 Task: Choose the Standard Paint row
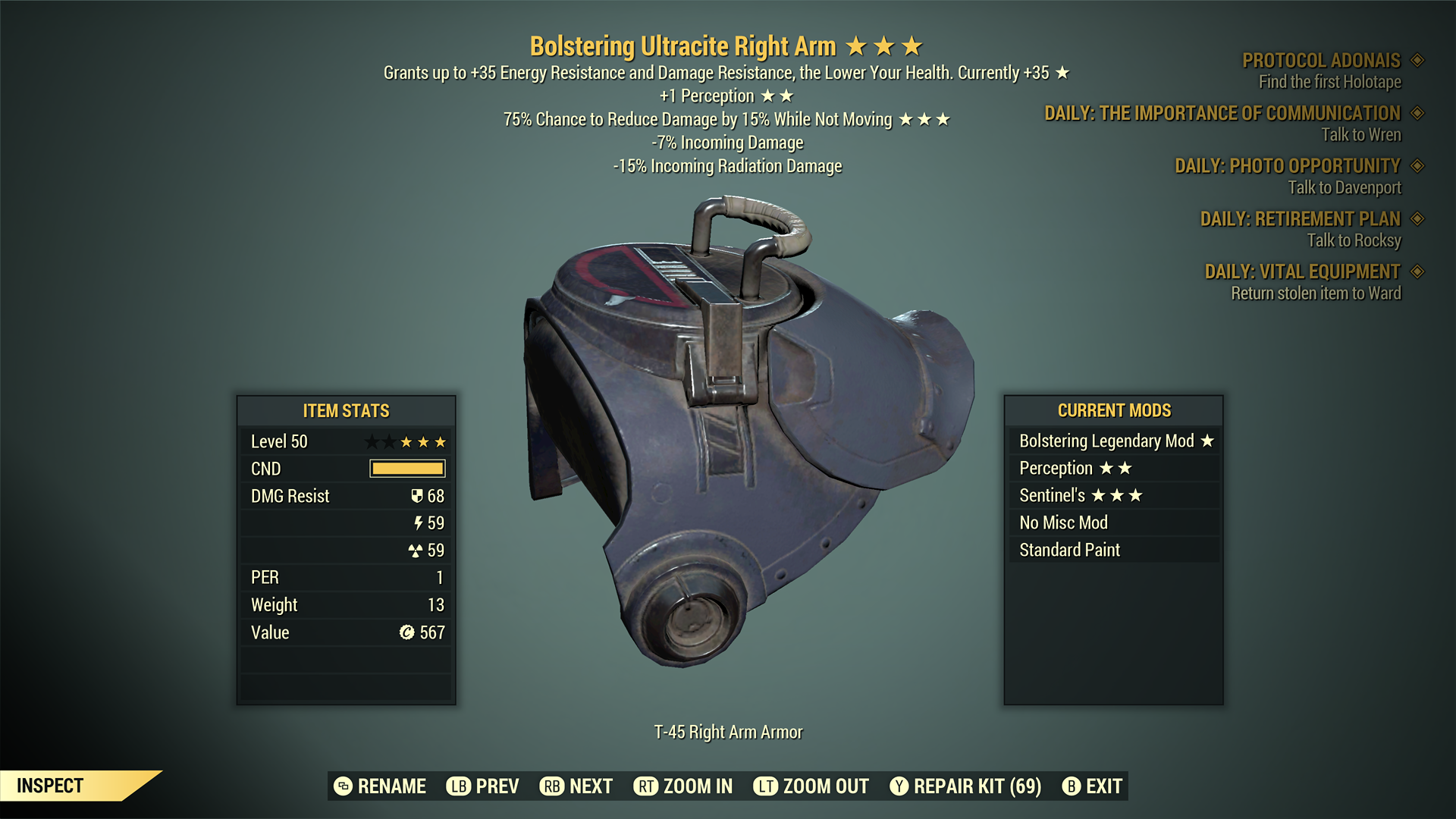pos(1115,551)
